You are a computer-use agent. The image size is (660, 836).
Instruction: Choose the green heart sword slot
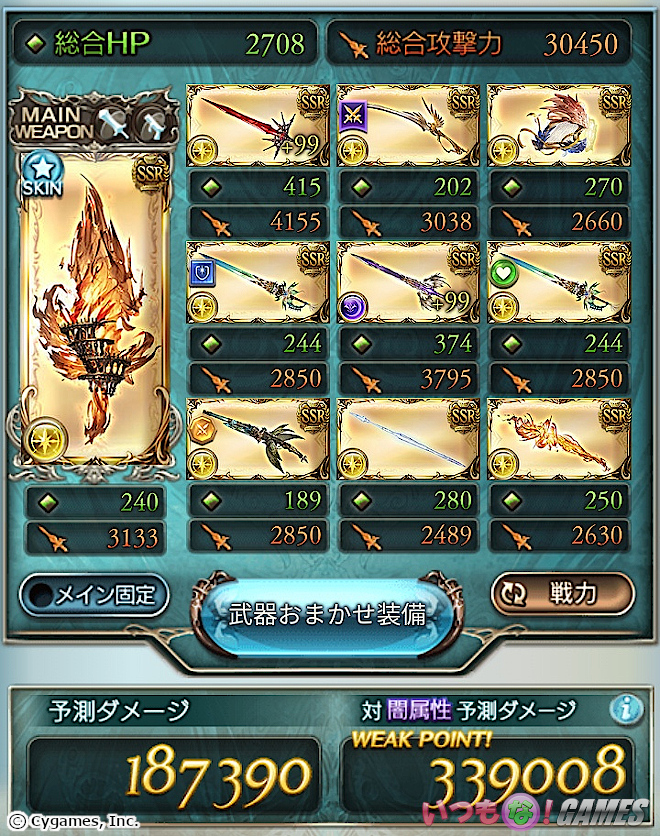click(x=557, y=283)
